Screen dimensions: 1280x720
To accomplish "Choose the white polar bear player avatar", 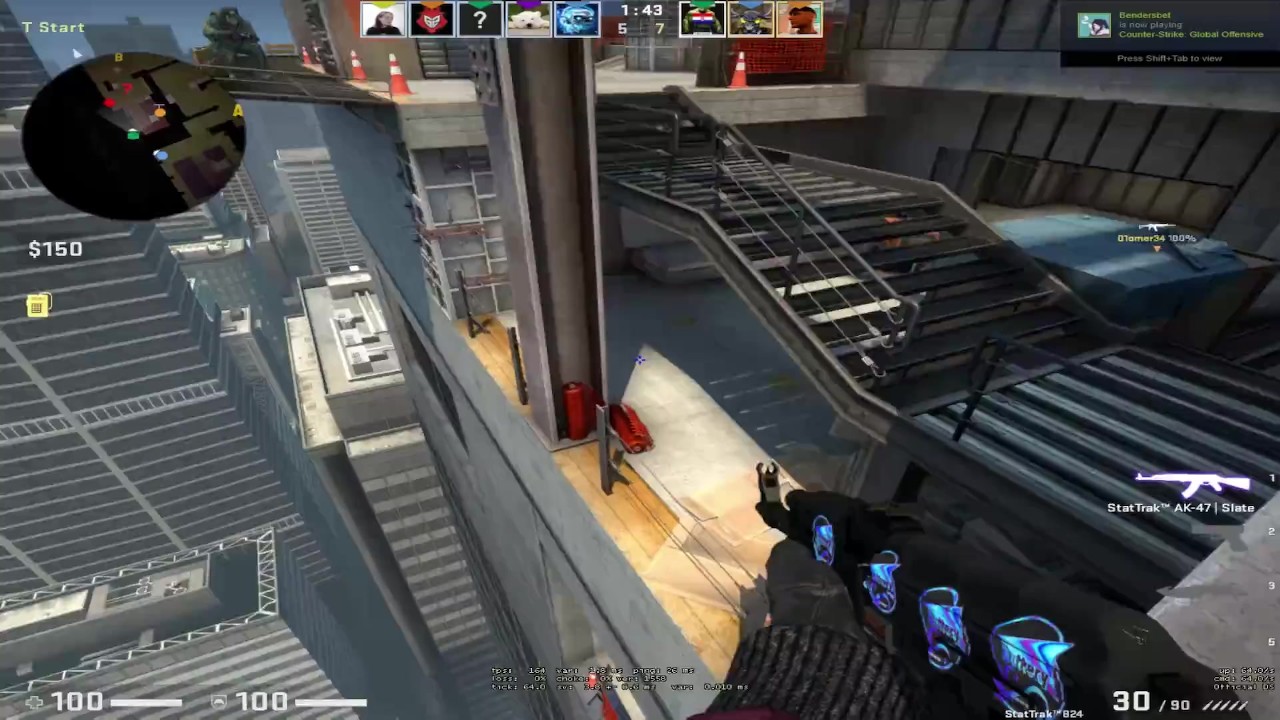I will [x=529, y=19].
